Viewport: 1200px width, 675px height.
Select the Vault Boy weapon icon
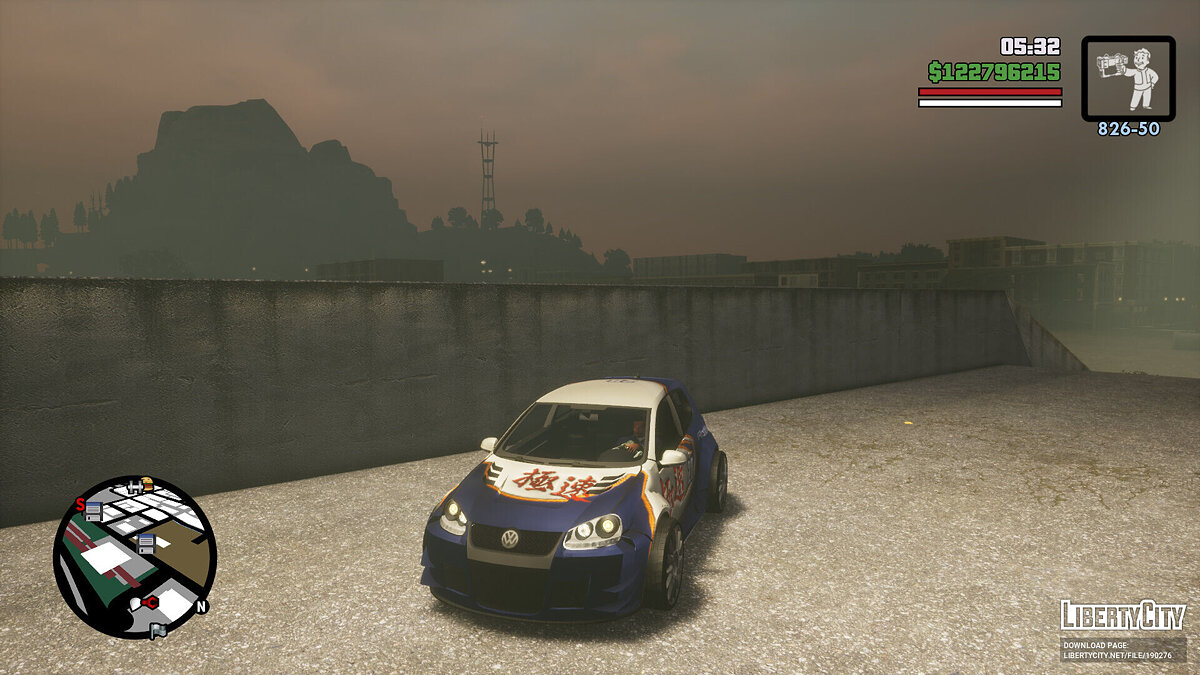[1128, 78]
